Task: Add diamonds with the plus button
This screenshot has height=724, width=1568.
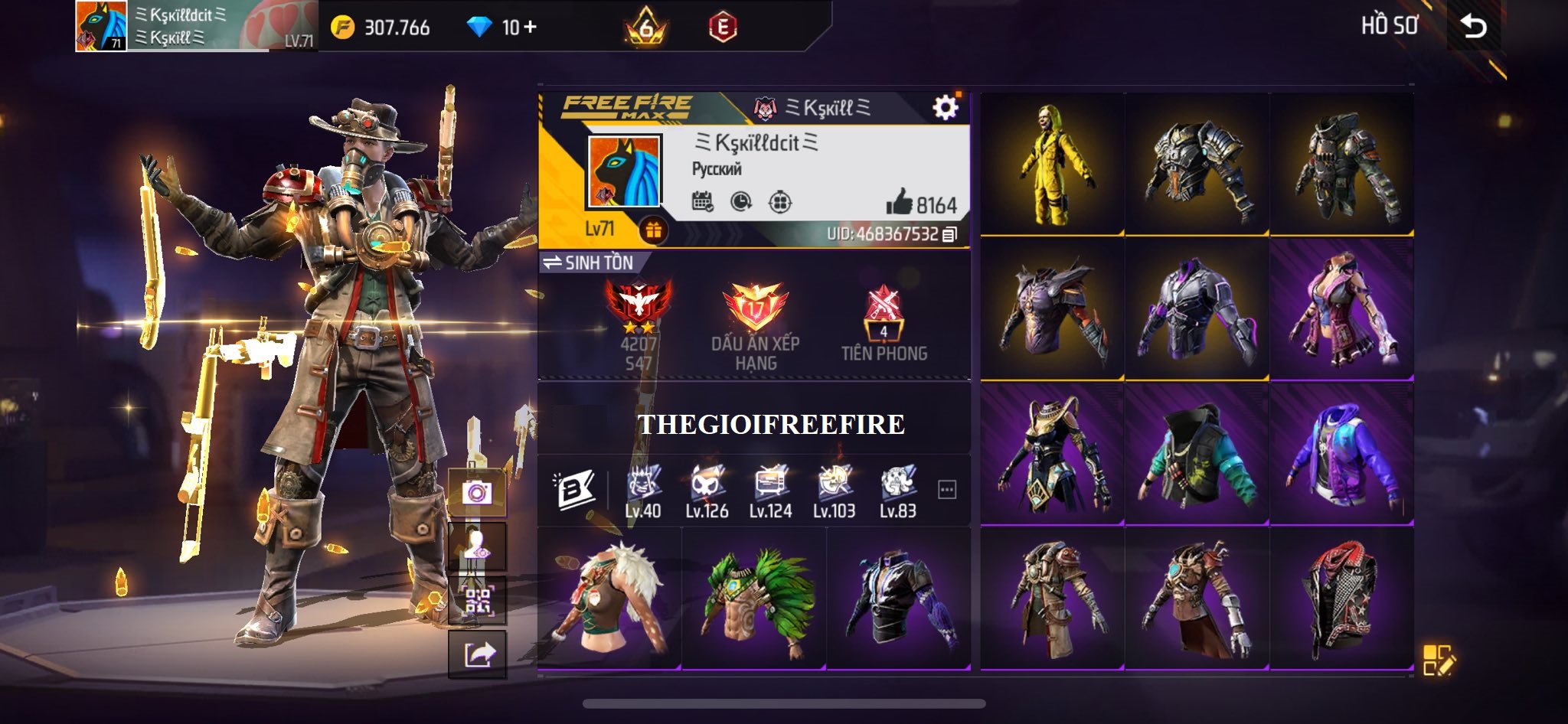Action: 530,28
